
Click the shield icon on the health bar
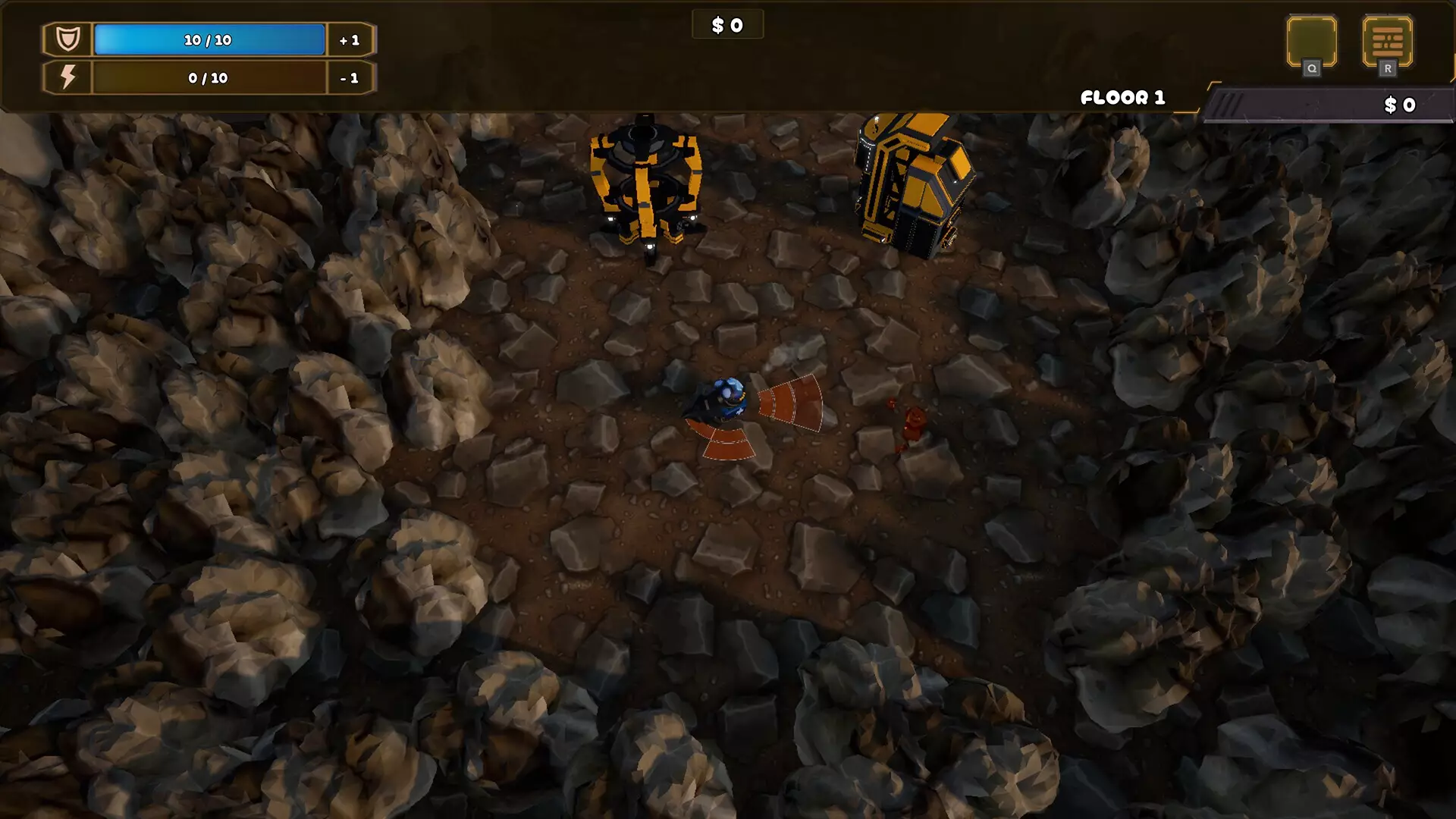coord(67,39)
